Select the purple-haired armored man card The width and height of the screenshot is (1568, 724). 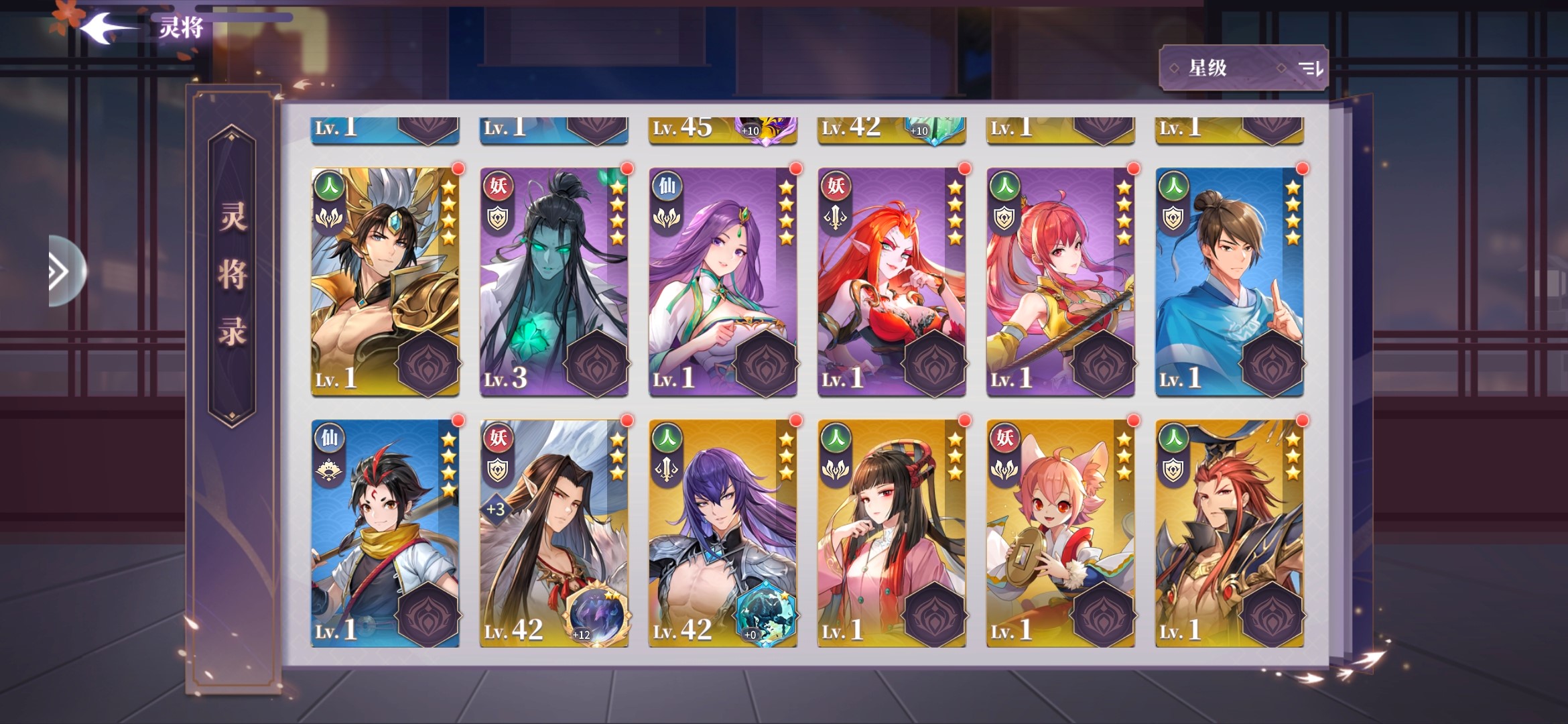tap(723, 534)
